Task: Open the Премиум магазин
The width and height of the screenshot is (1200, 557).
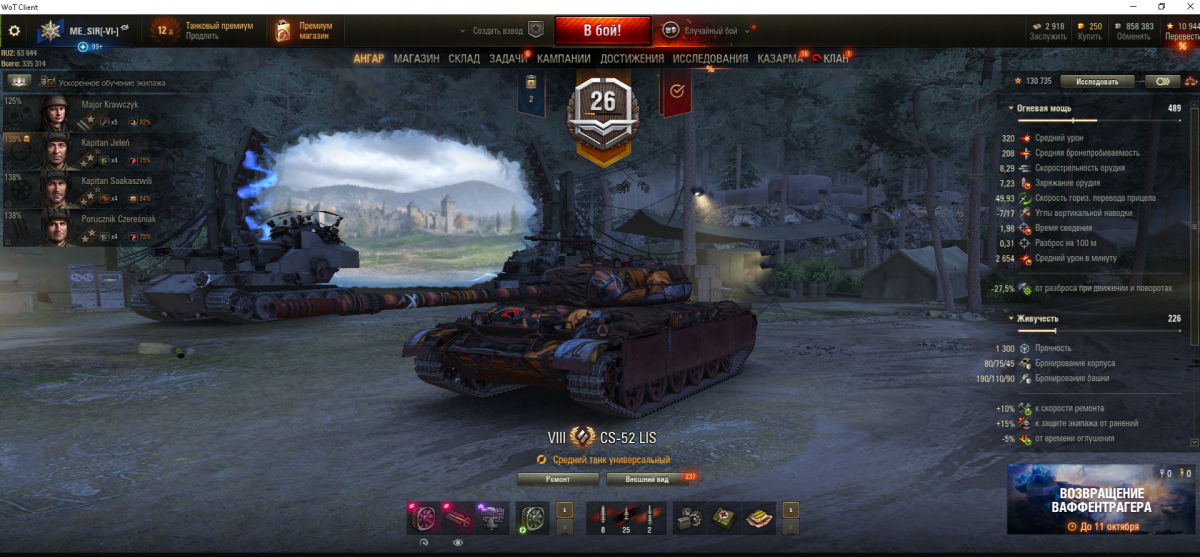Action: [307, 31]
